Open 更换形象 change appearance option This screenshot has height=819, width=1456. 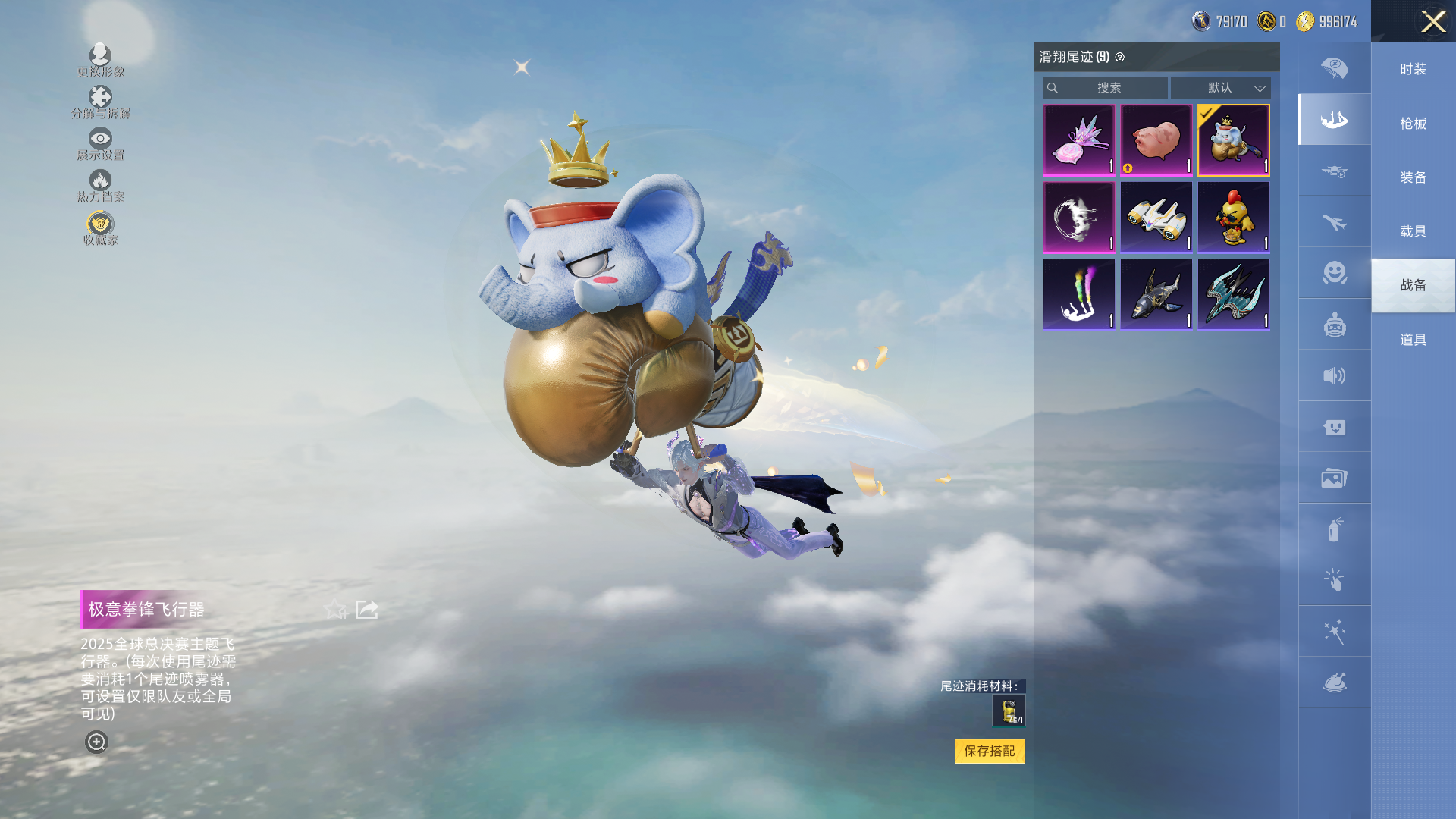tap(100, 60)
